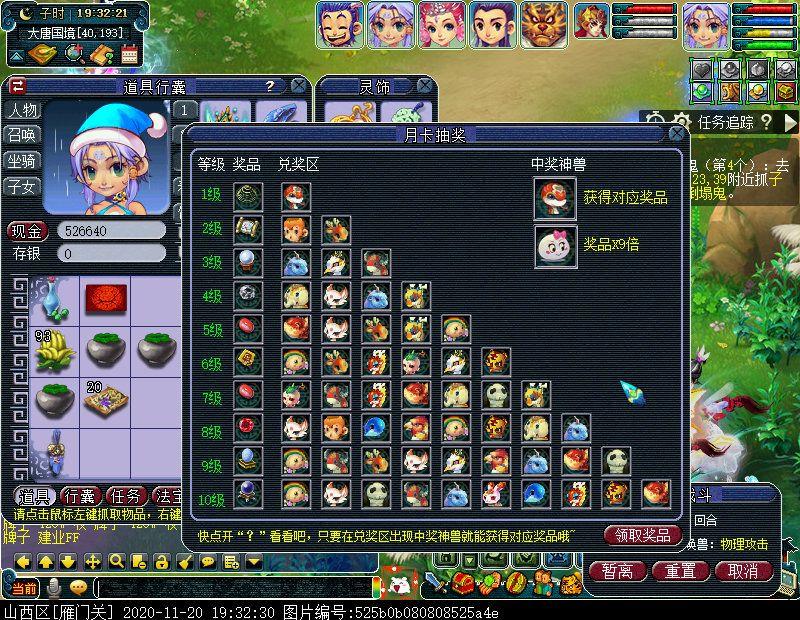Screen dimensions: 800x620
Task: Open help for the 道具行囊 window
Action: click(270, 87)
